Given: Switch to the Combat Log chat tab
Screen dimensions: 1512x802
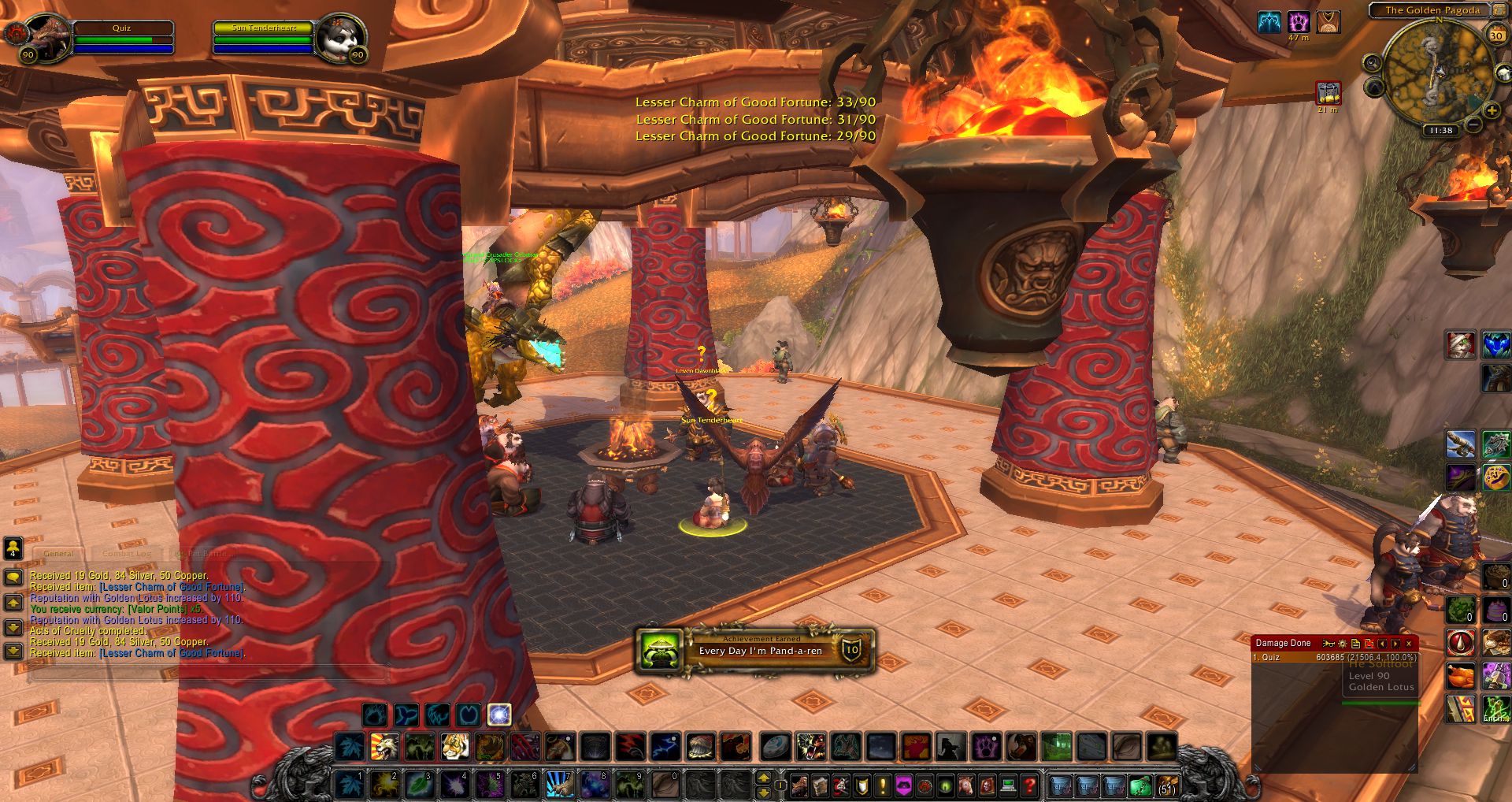Looking at the screenshot, I should (x=126, y=554).
